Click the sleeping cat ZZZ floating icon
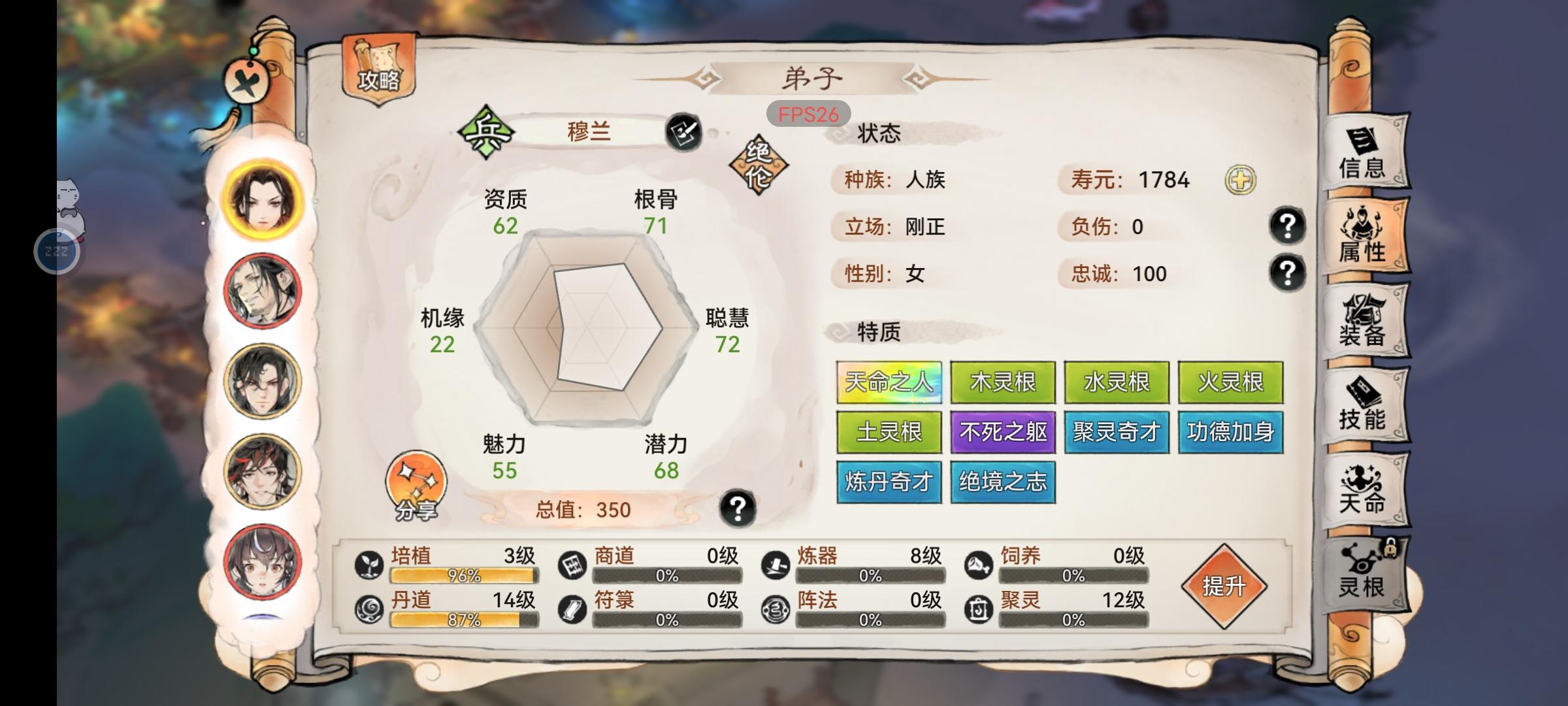The image size is (1568, 706). [x=57, y=250]
